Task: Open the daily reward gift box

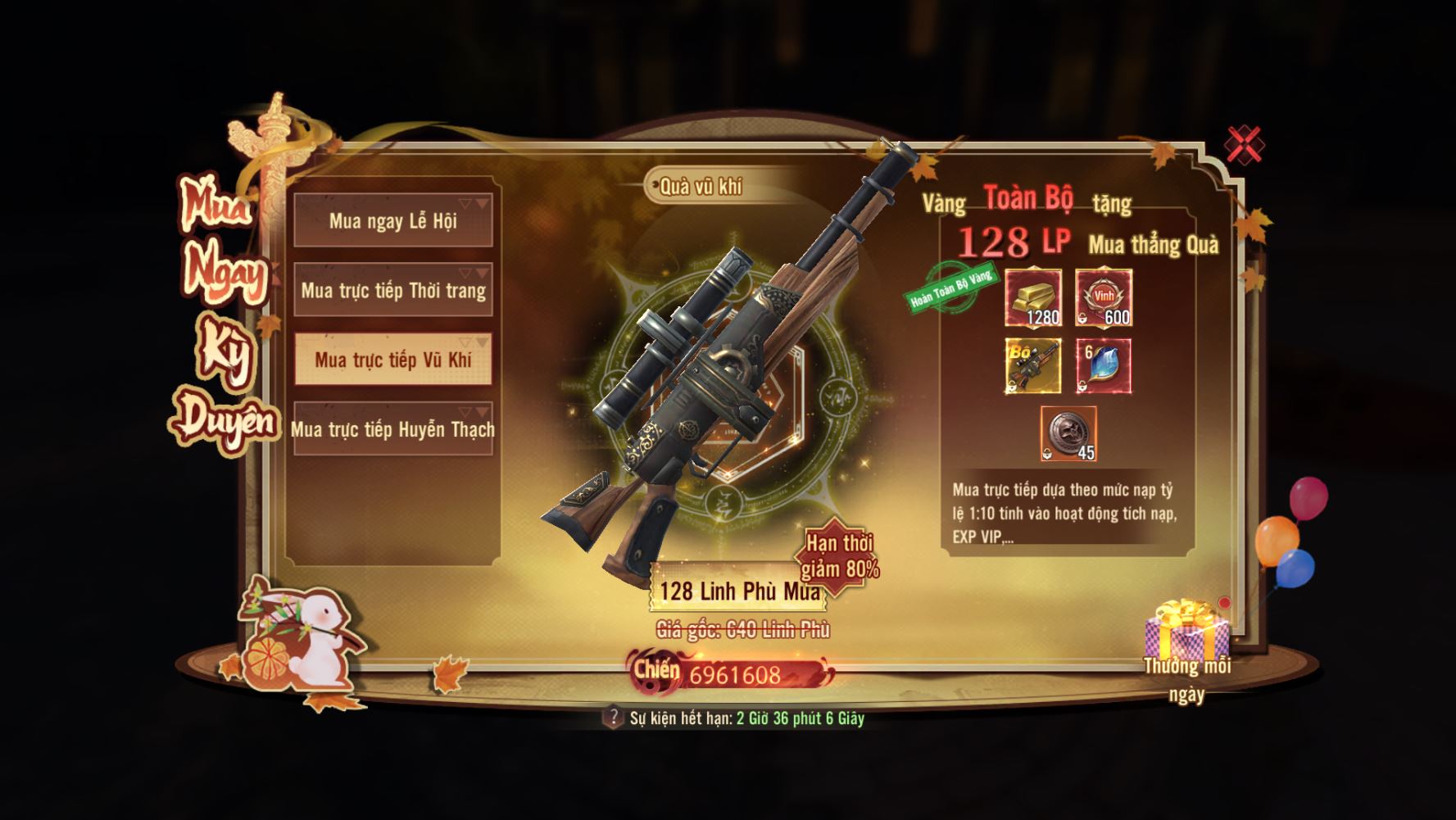Action: (1186, 630)
